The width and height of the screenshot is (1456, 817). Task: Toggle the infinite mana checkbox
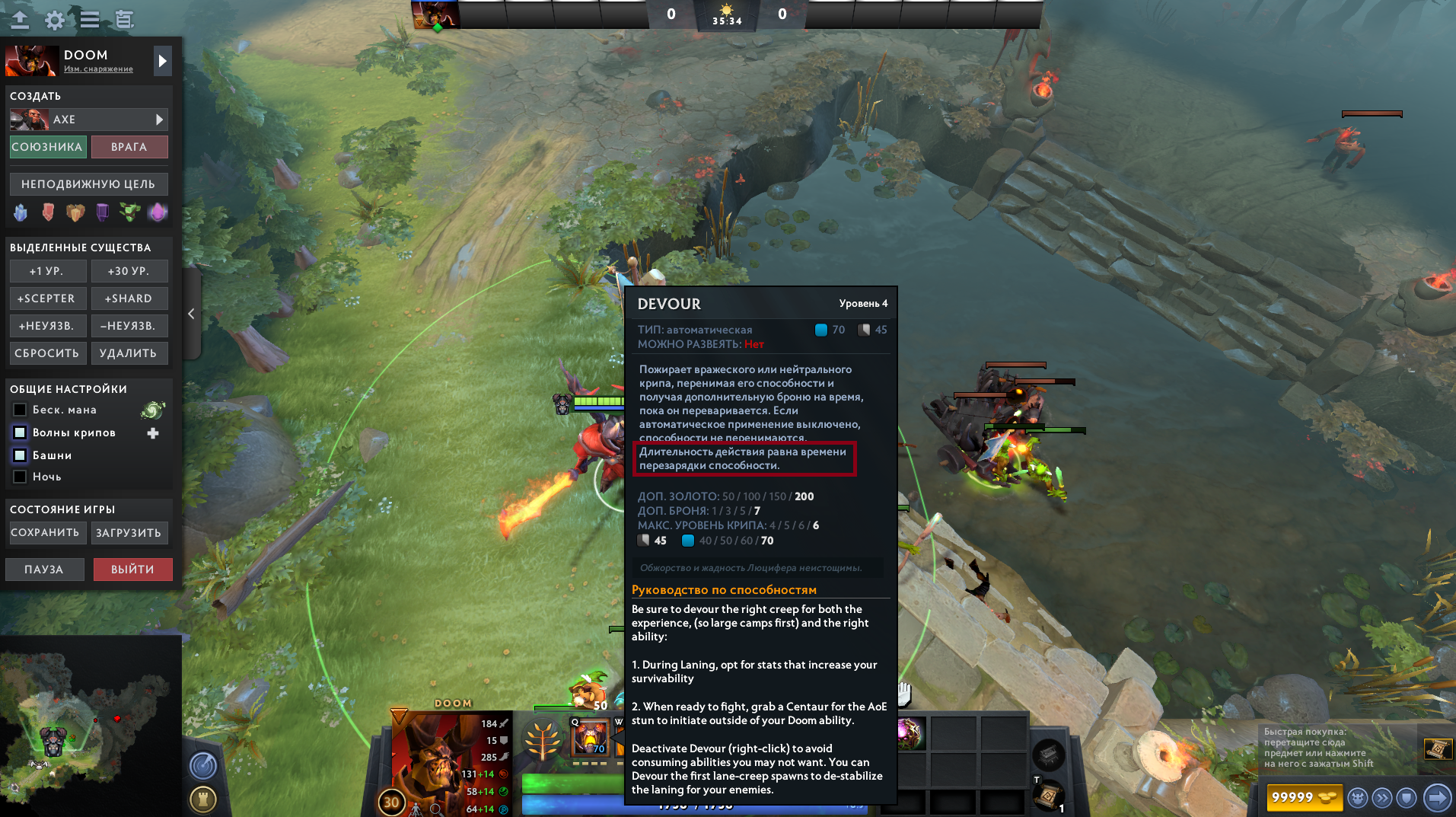click(21, 410)
